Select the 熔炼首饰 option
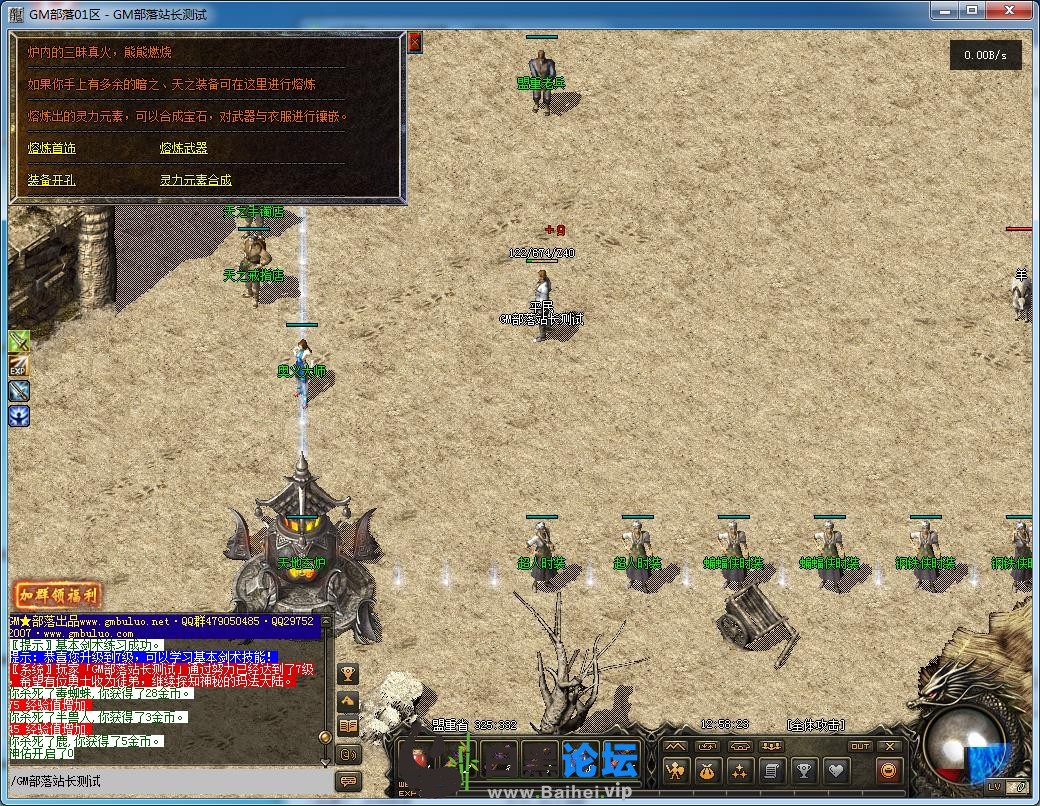1040x806 pixels. tap(51, 148)
